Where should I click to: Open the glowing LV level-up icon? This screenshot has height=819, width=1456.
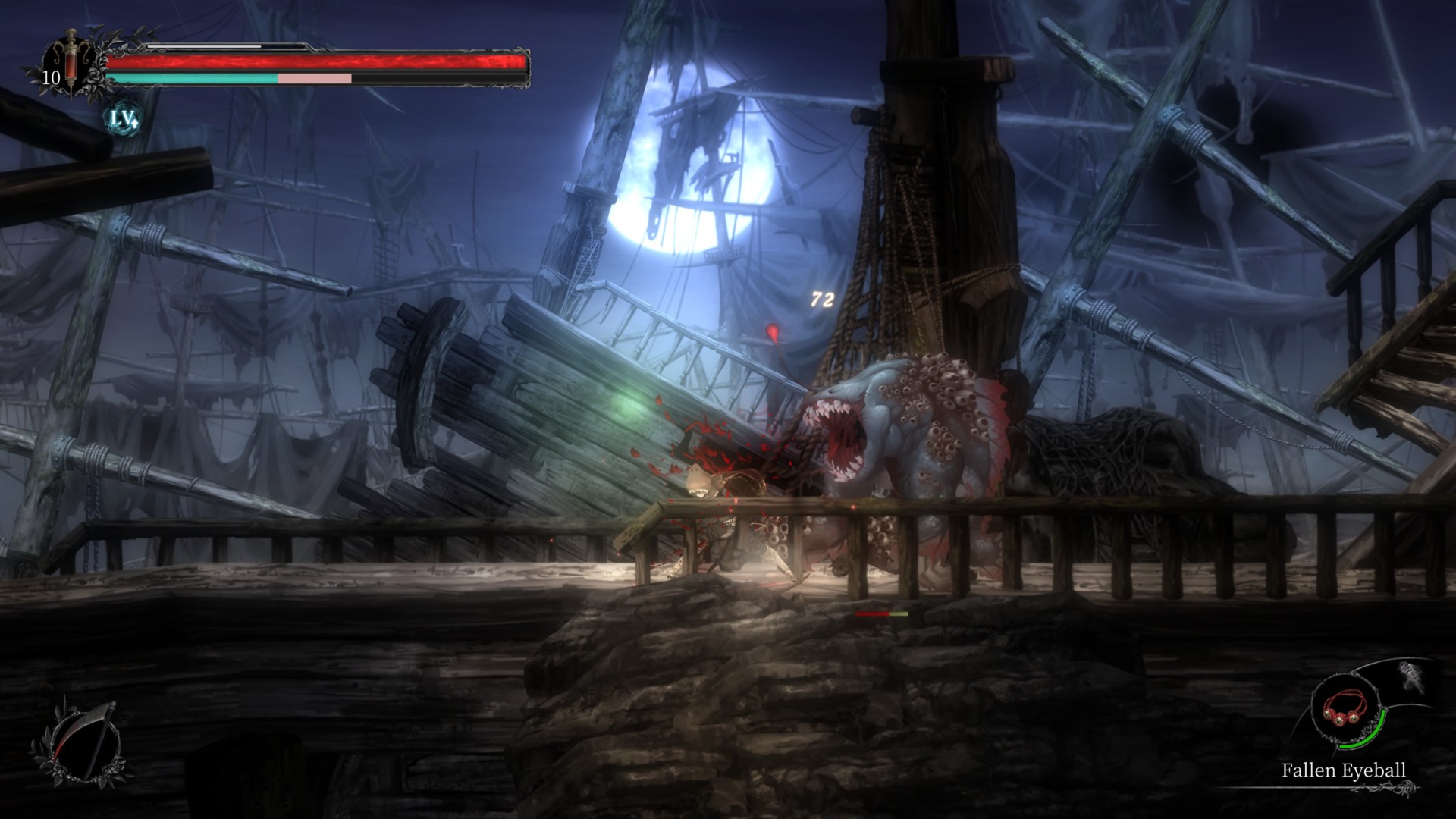point(122,118)
